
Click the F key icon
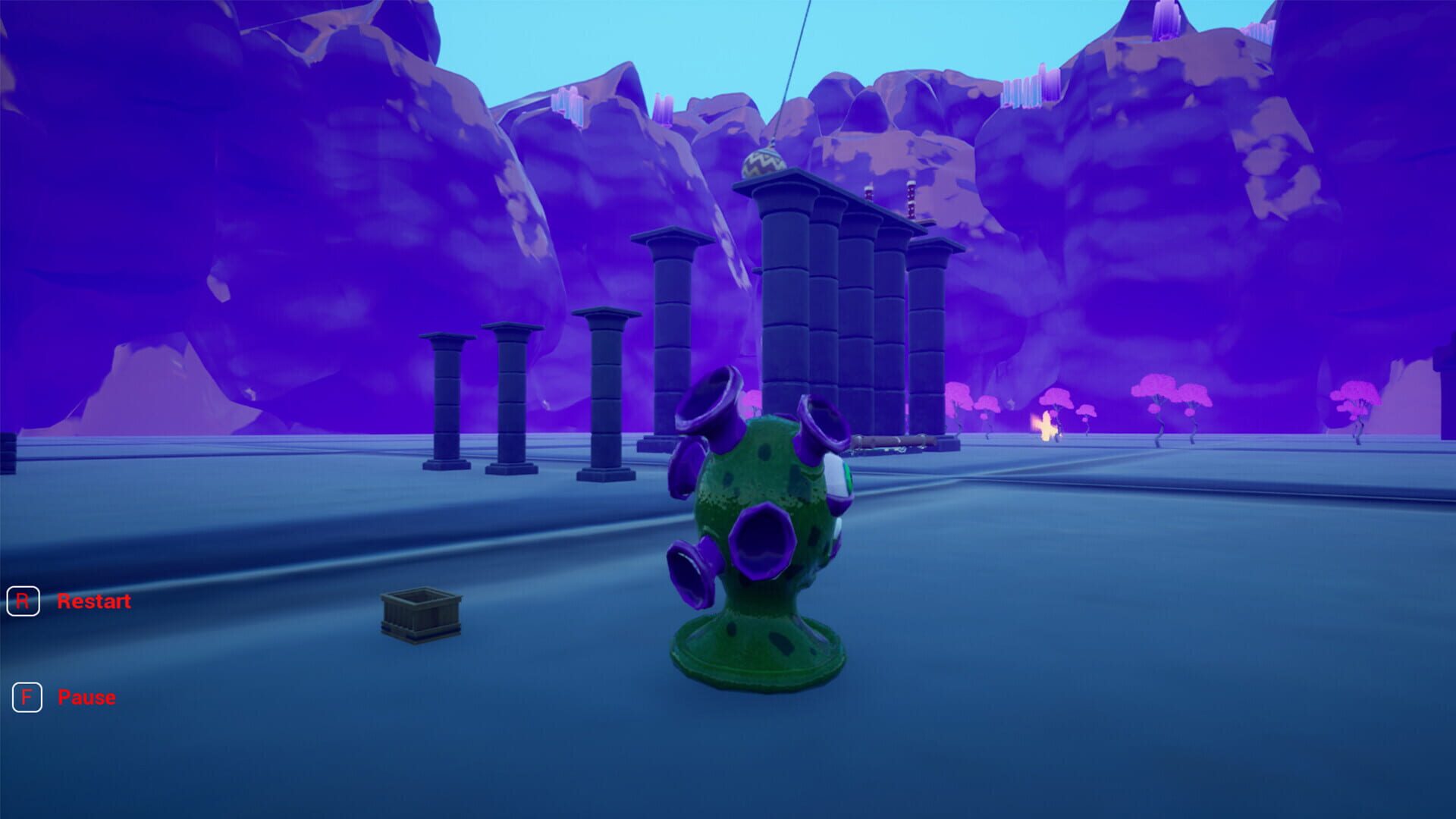click(27, 697)
